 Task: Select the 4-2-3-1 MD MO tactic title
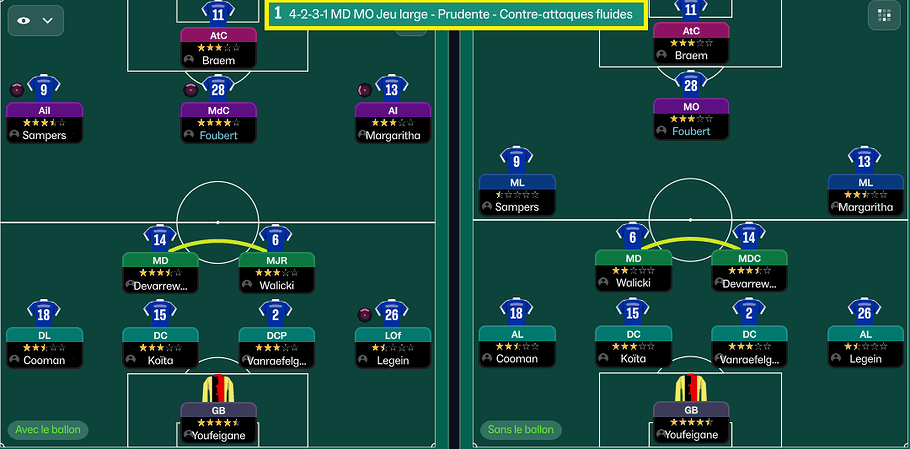pos(456,15)
